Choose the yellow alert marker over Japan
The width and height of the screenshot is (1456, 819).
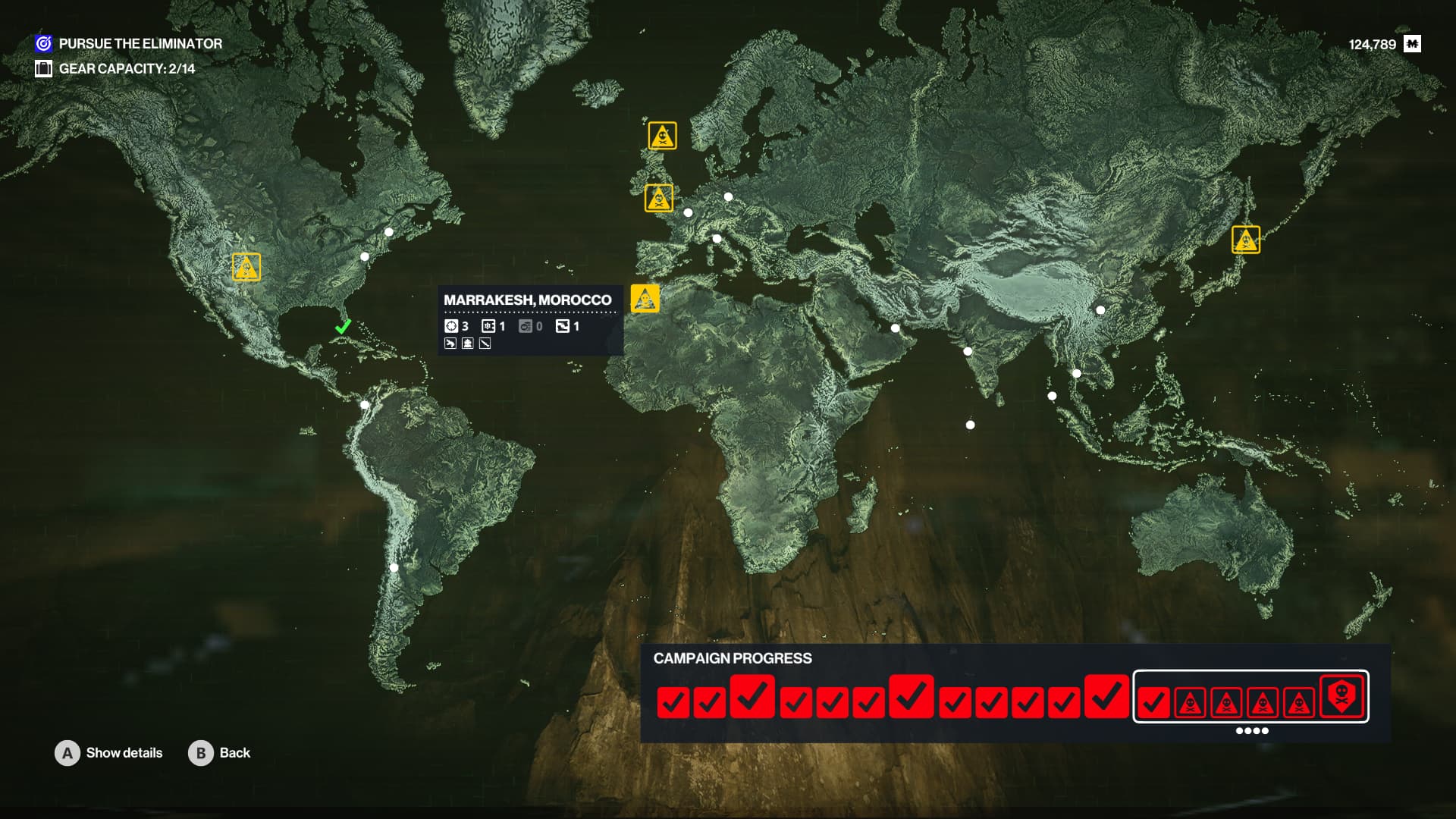1245,240
